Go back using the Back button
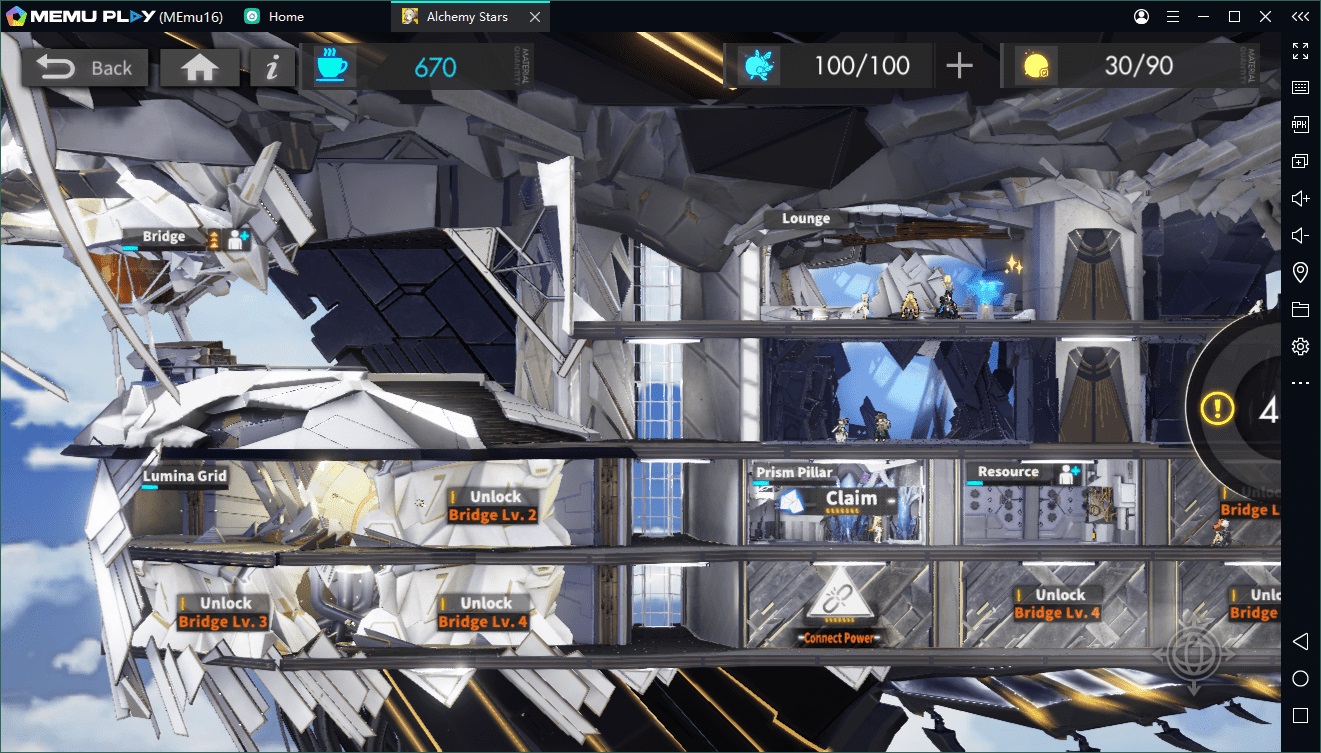Viewport: 1321px width, 753px height. click(85, 67)
